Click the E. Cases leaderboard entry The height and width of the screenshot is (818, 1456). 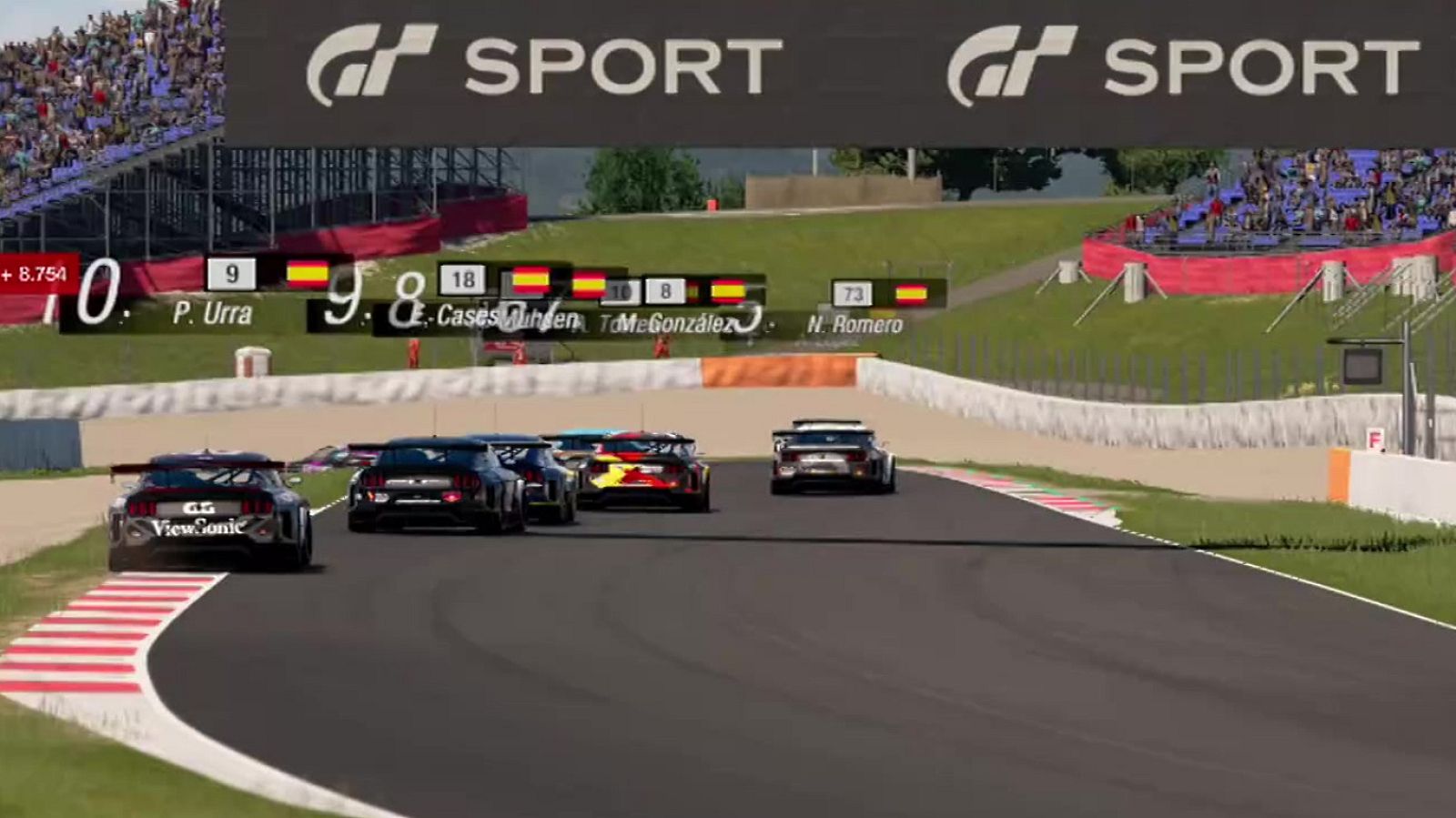(x=460, y=318)
